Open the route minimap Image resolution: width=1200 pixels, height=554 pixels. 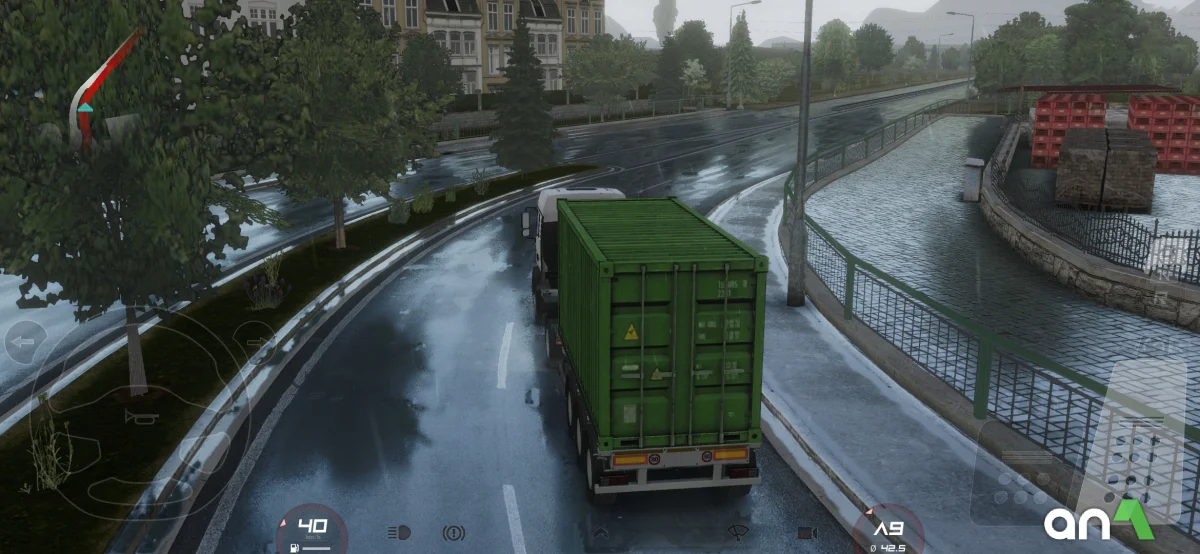click(100, 90)
